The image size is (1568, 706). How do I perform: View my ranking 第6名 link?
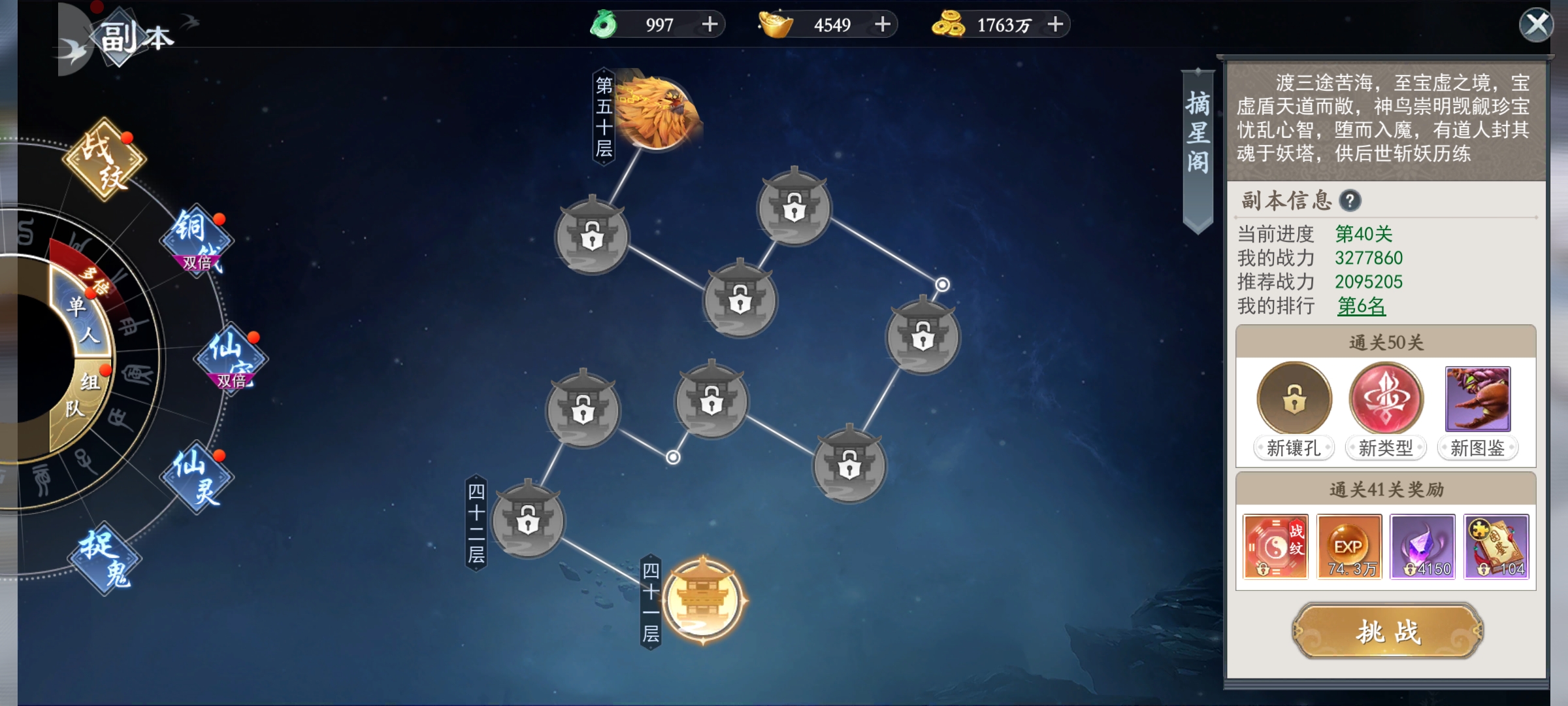1361,306
